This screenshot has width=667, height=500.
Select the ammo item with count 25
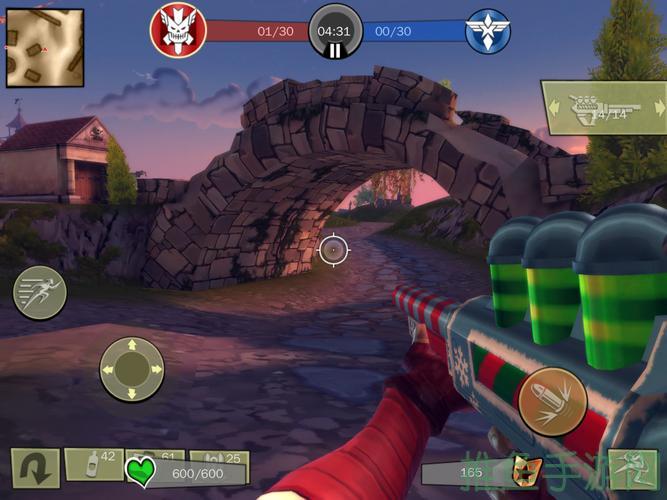click(220, 463)
